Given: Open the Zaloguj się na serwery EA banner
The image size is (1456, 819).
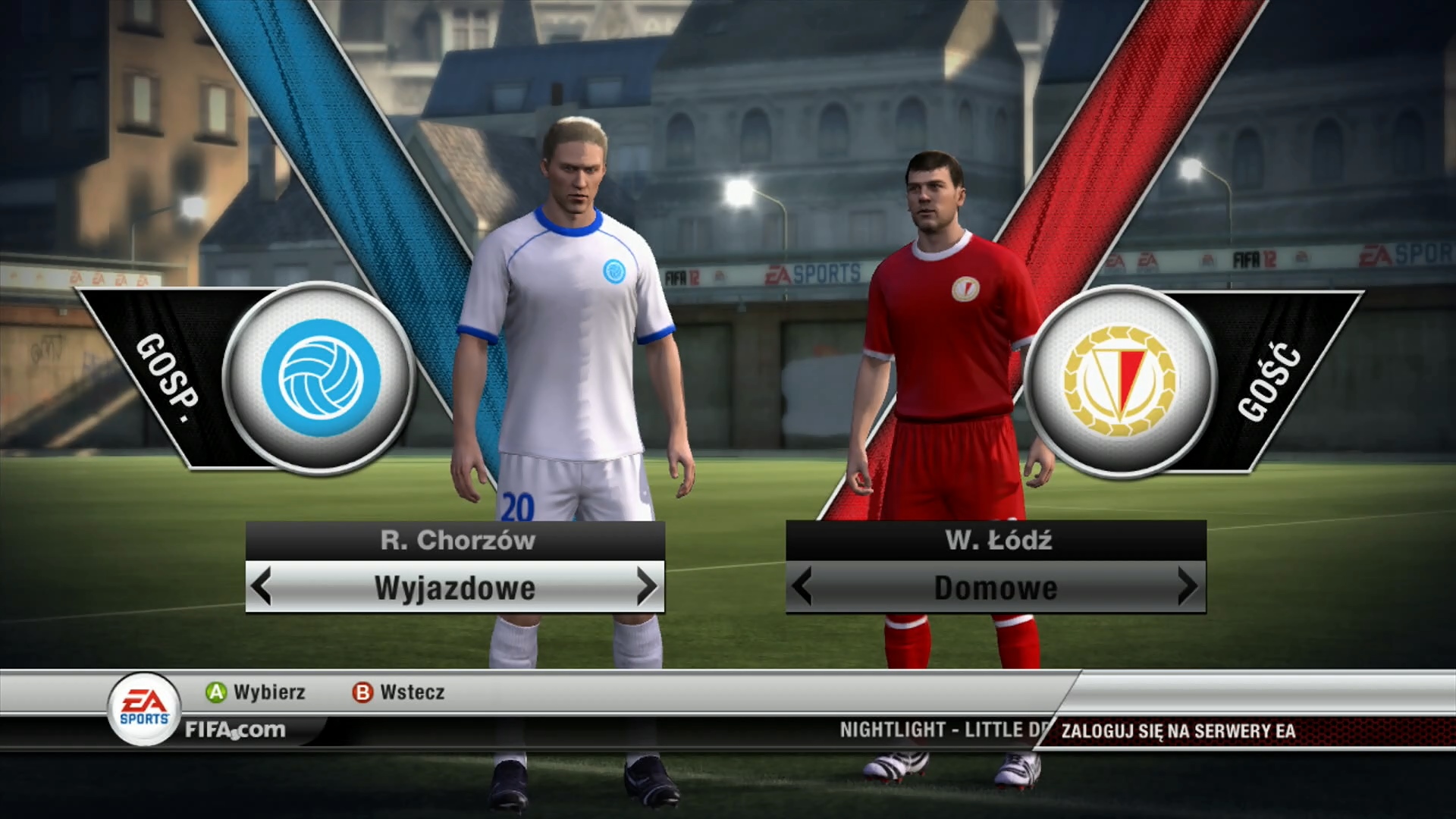Looking at the screenshot, I should (1178, 731).
